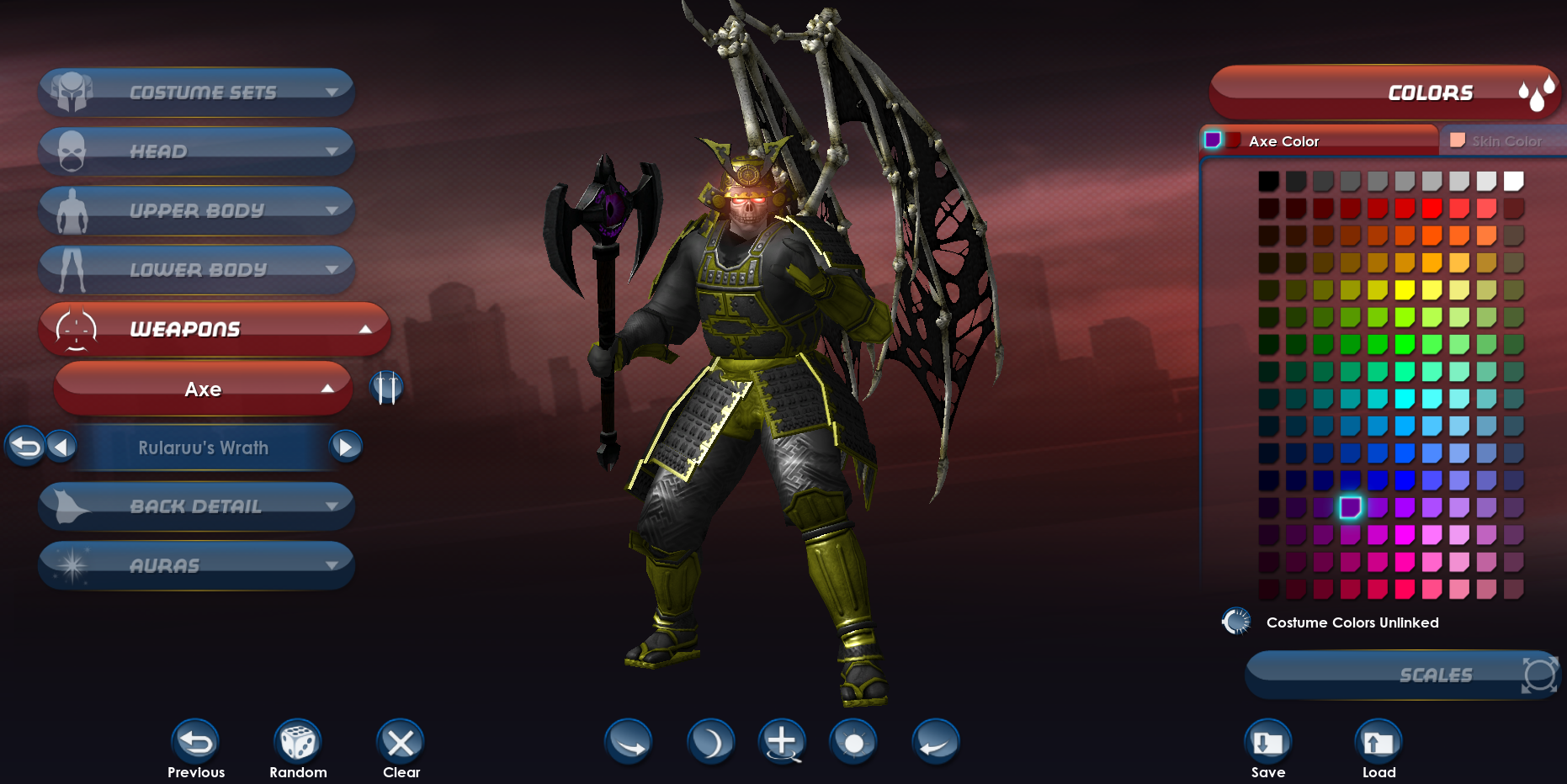
Task: Open the Scales panel
Action: [x=1402, y=675]
